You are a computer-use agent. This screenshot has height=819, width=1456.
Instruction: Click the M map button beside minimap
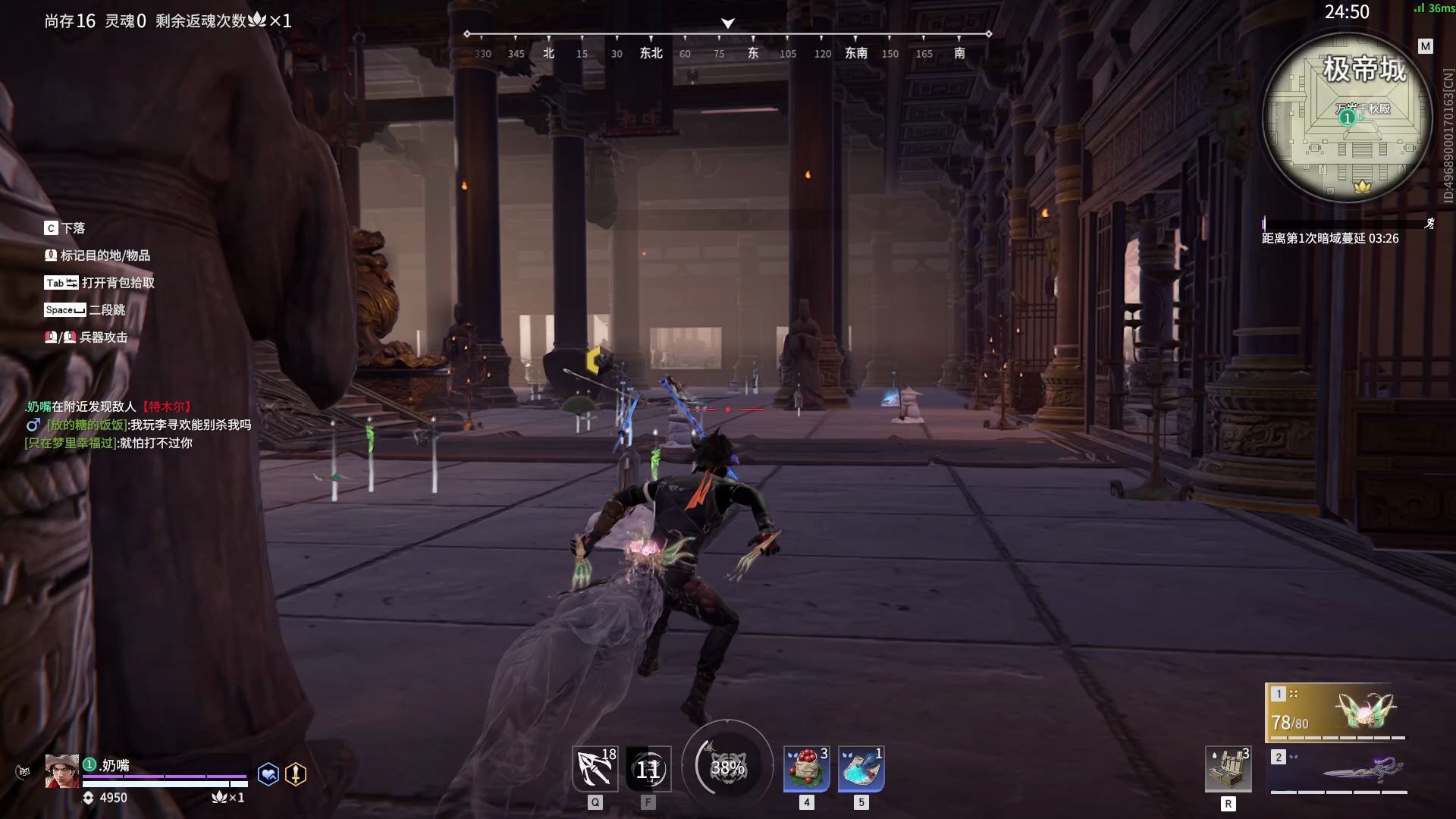click(1426, 46)
